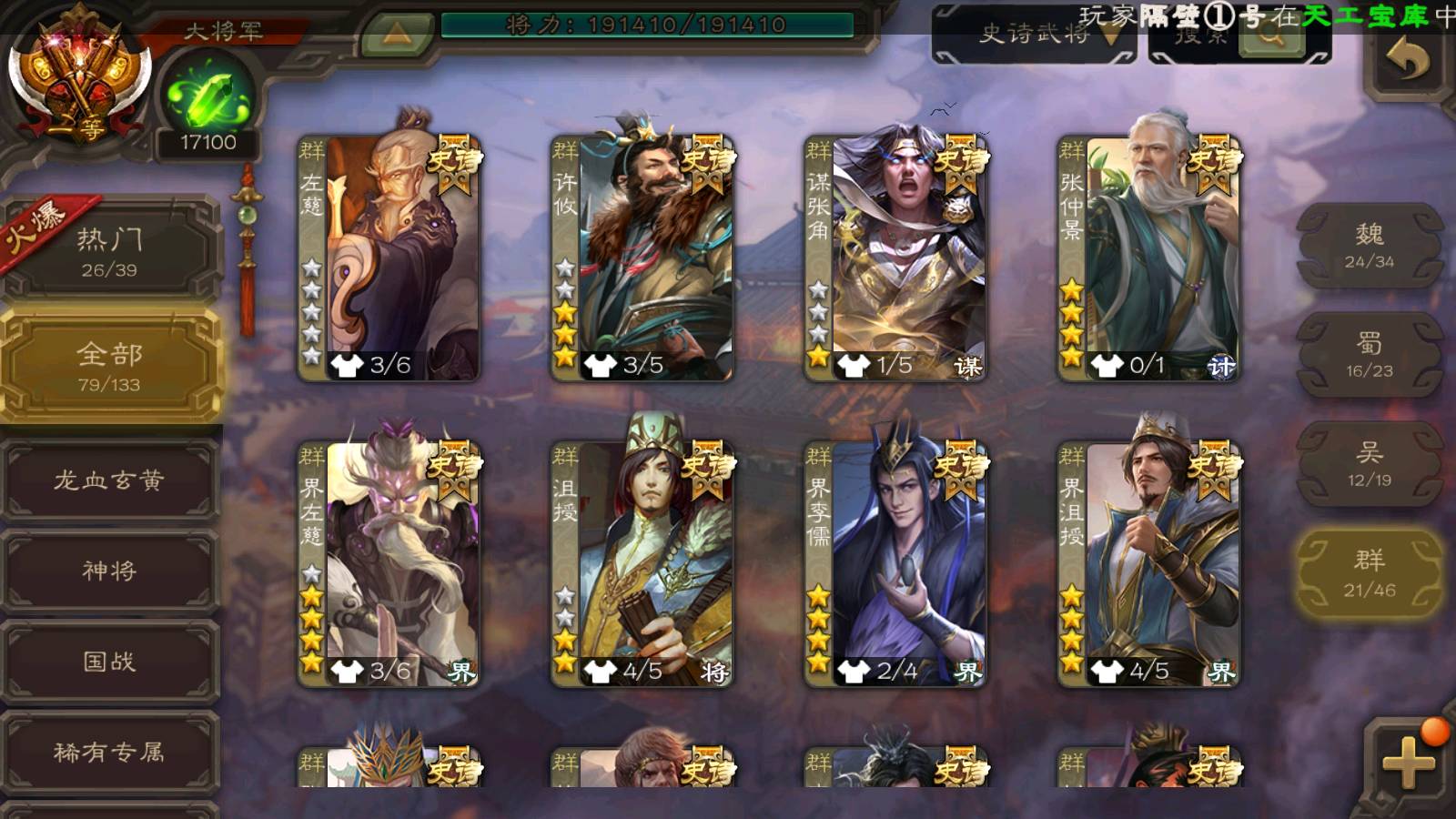1456x819 pixels.
Task: Select the 左慈 hero card
Action: click(389, 258)
